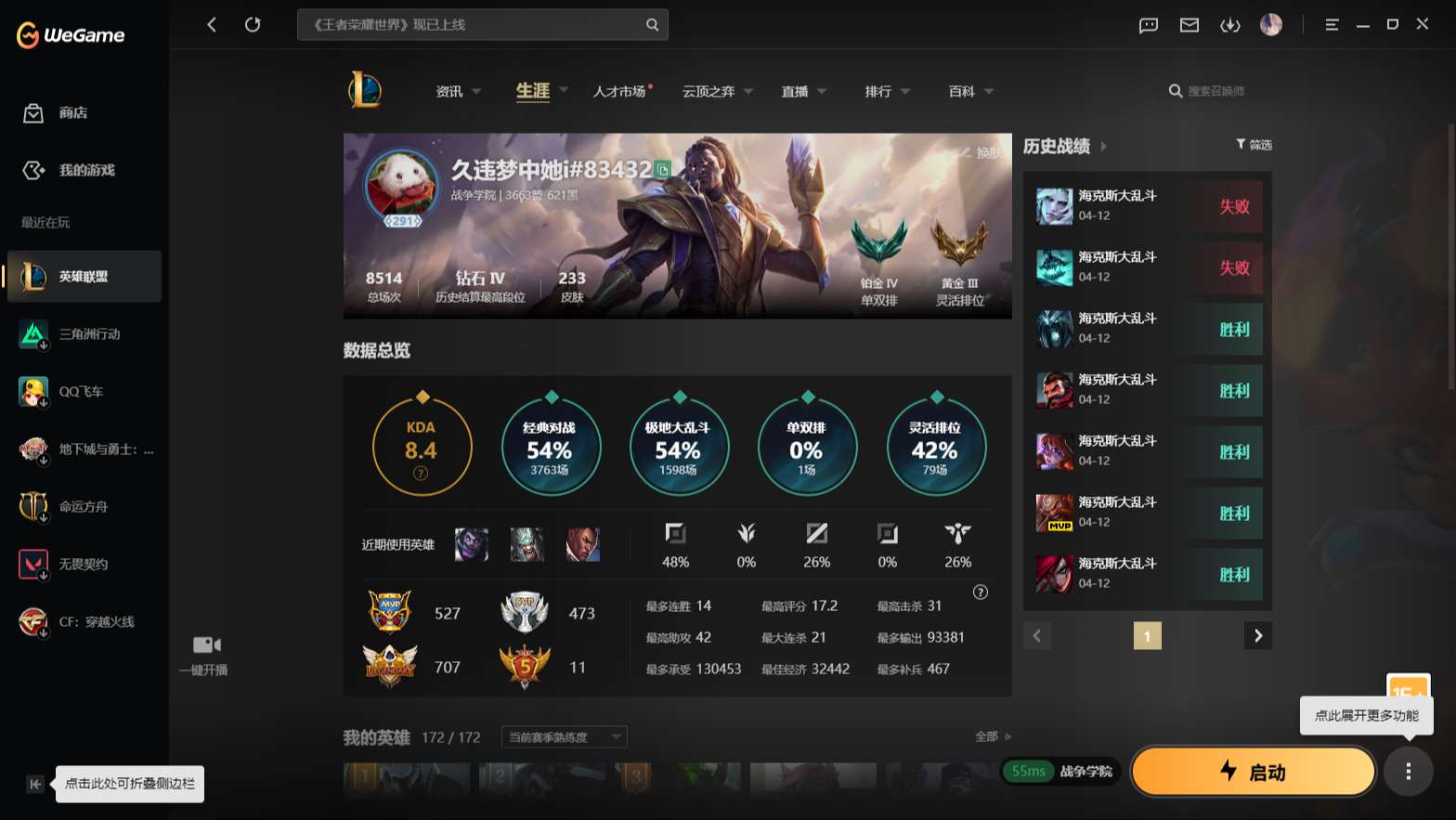1456x820 pixels.
Task: Switch to the 人才市场 tab
Action: (x=620, y=91)
